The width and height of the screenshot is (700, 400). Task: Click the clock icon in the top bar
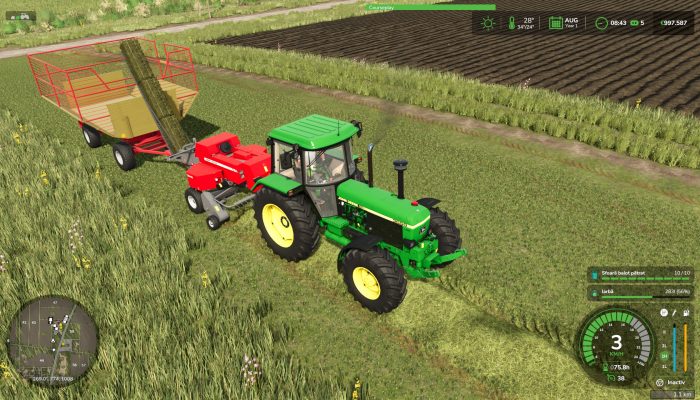click(x=600, y=22)
